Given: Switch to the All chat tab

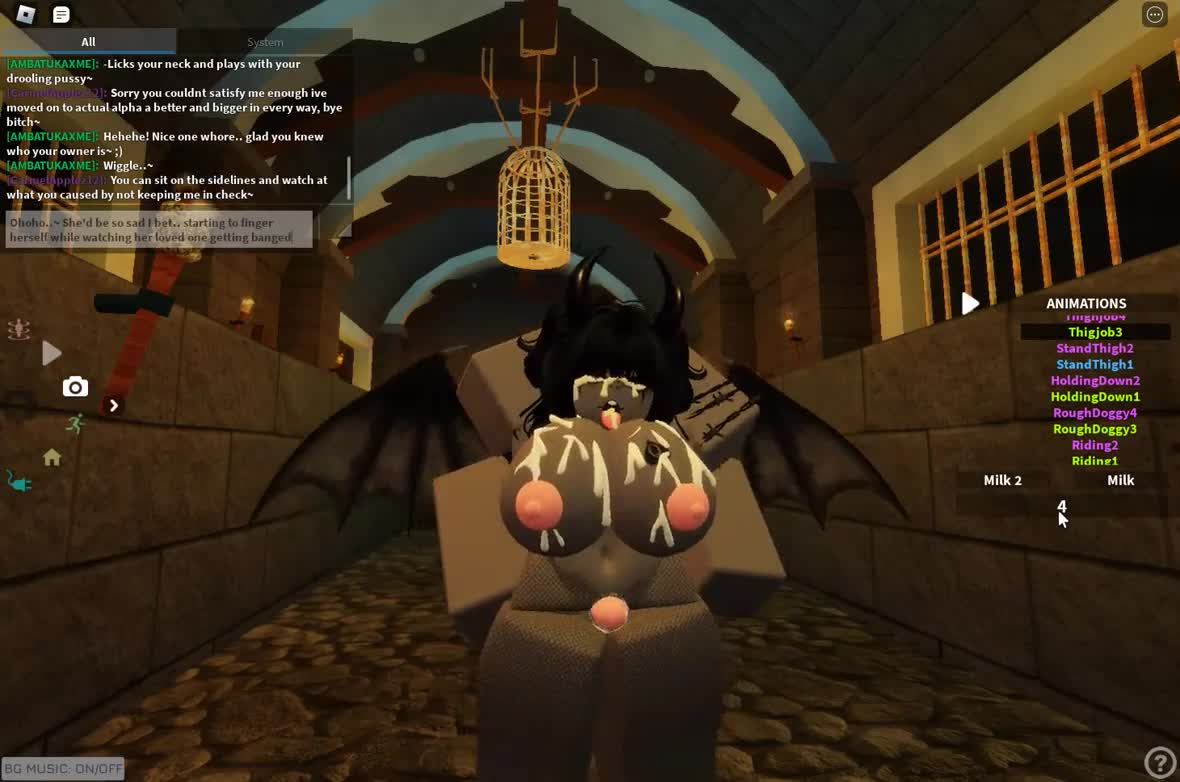Looking at the screenshot, I should tap(88, 42).
